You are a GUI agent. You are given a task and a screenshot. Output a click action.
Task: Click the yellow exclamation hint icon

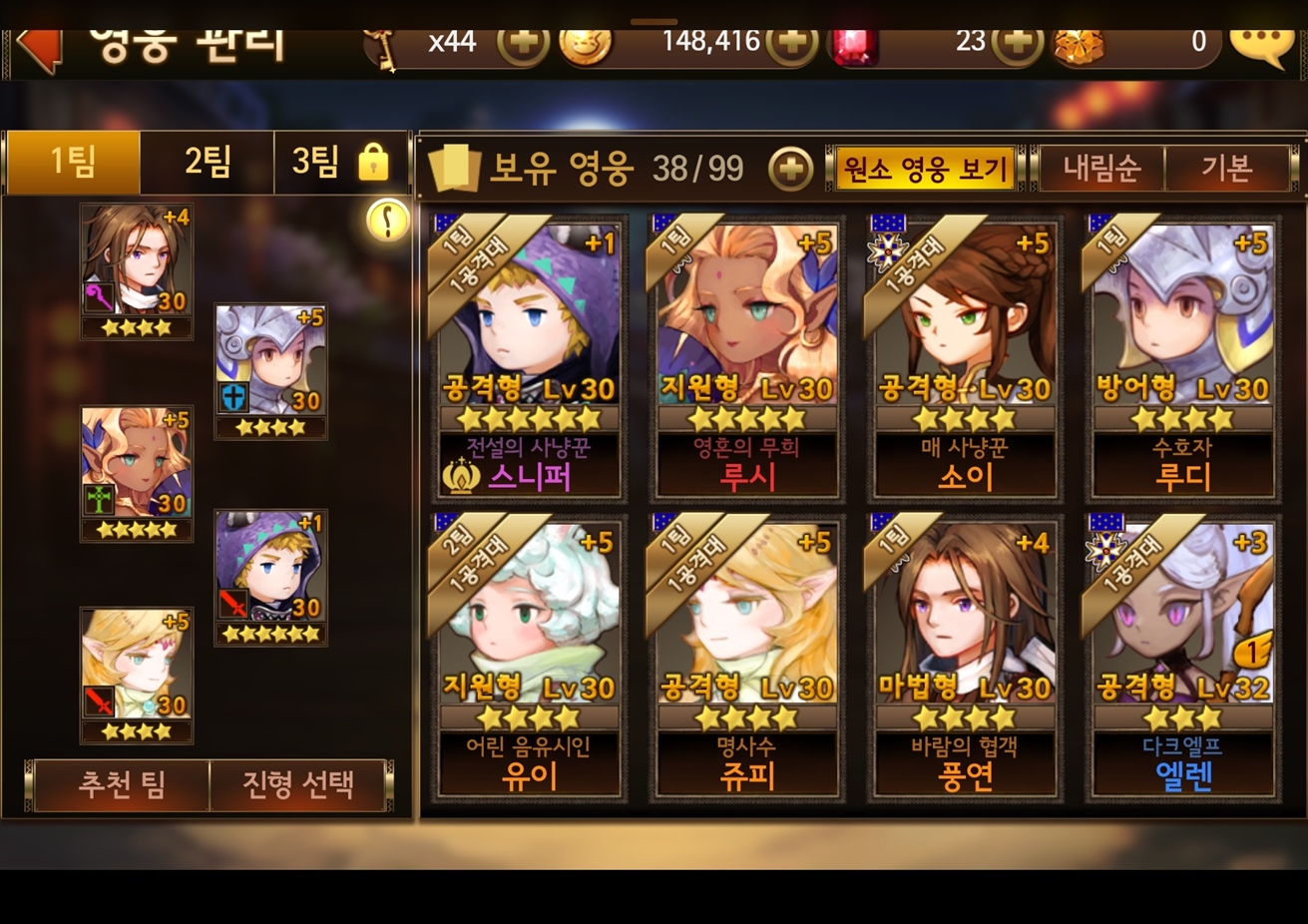[x=387, y=220]
